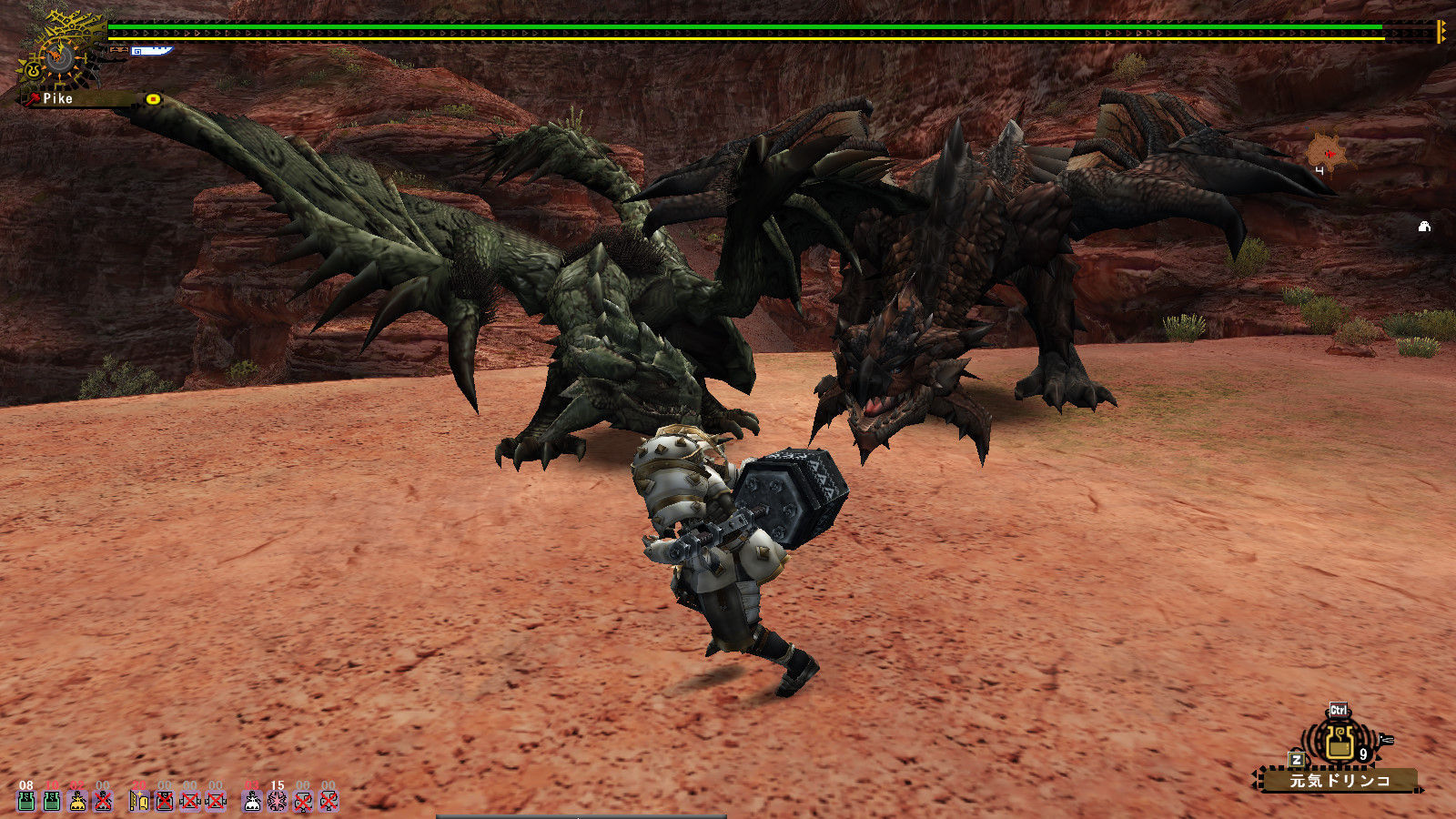Use the green potion shortcut showing 10
Viewport: 1456px width, 819px height.
52,800
